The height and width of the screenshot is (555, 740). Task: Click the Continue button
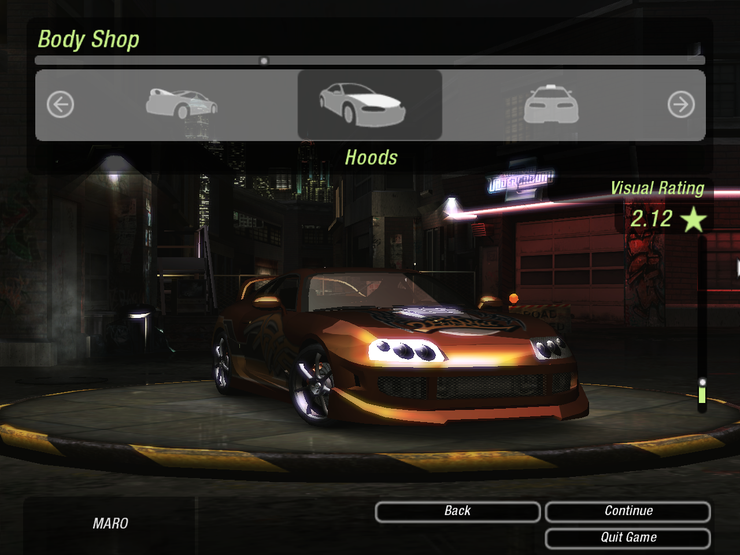(628, 511)
